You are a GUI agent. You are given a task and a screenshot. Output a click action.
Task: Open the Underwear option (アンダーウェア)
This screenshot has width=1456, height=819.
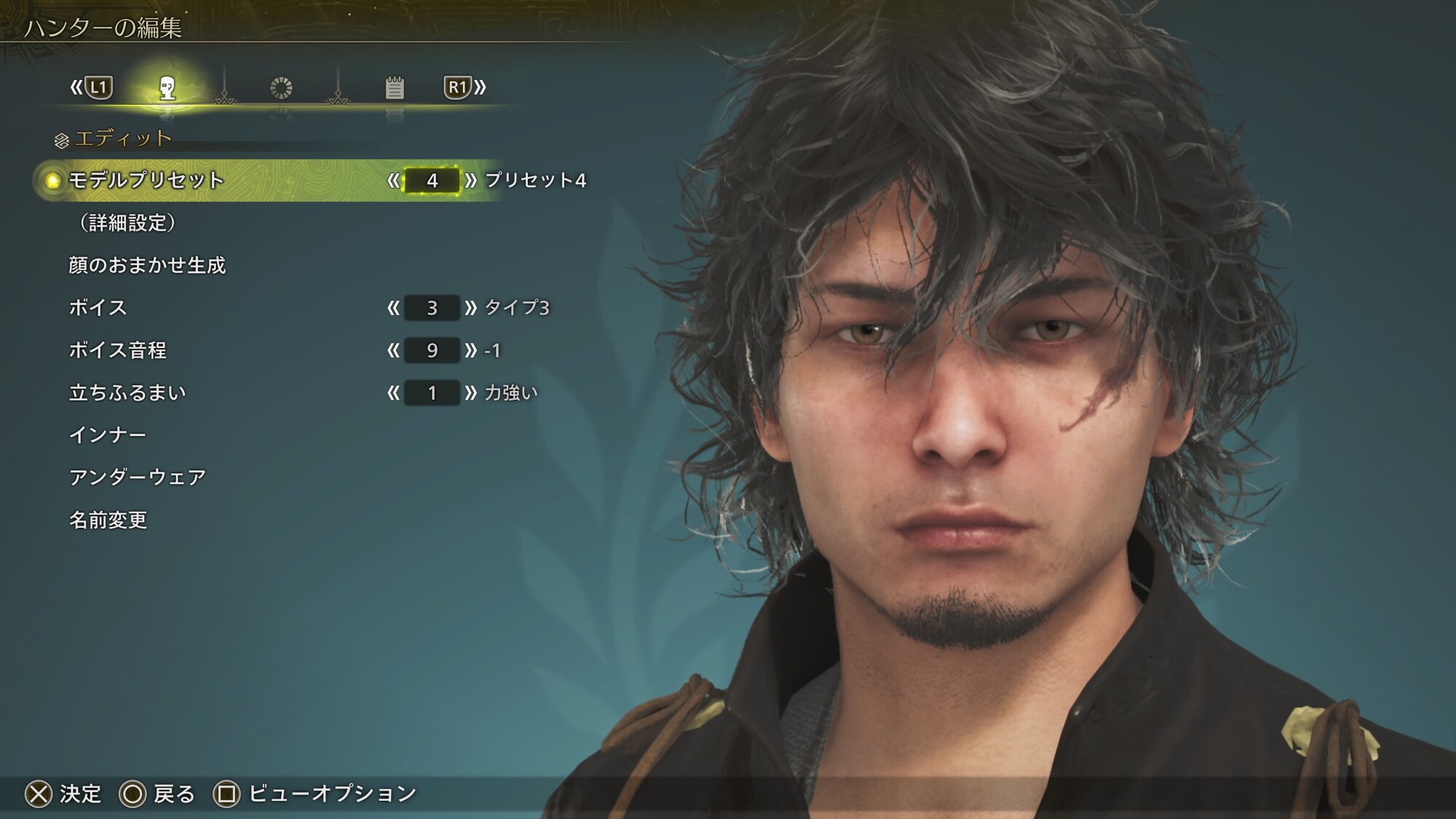138,478
